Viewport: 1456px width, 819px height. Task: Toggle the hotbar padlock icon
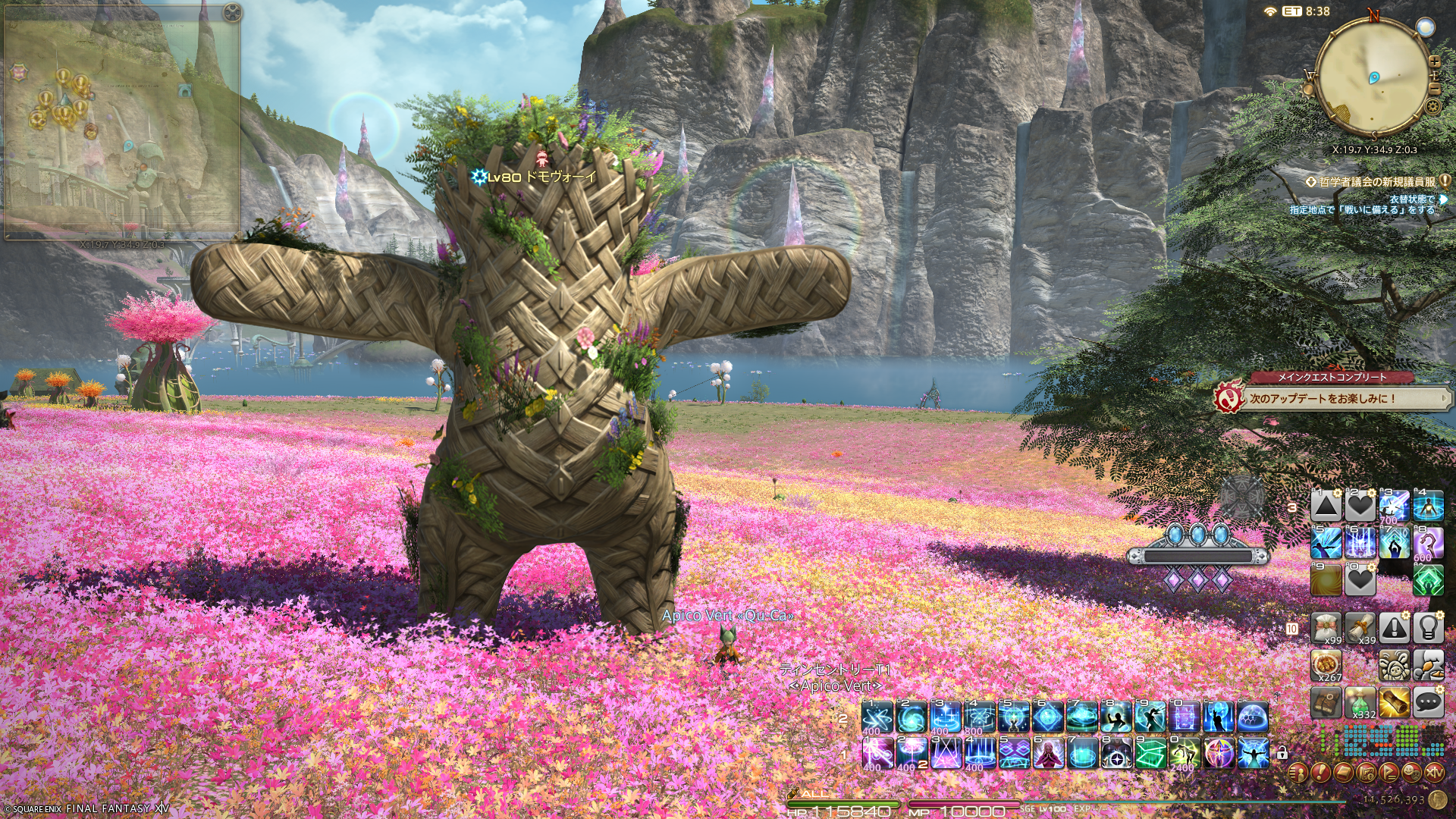[x=1282, y=753]
